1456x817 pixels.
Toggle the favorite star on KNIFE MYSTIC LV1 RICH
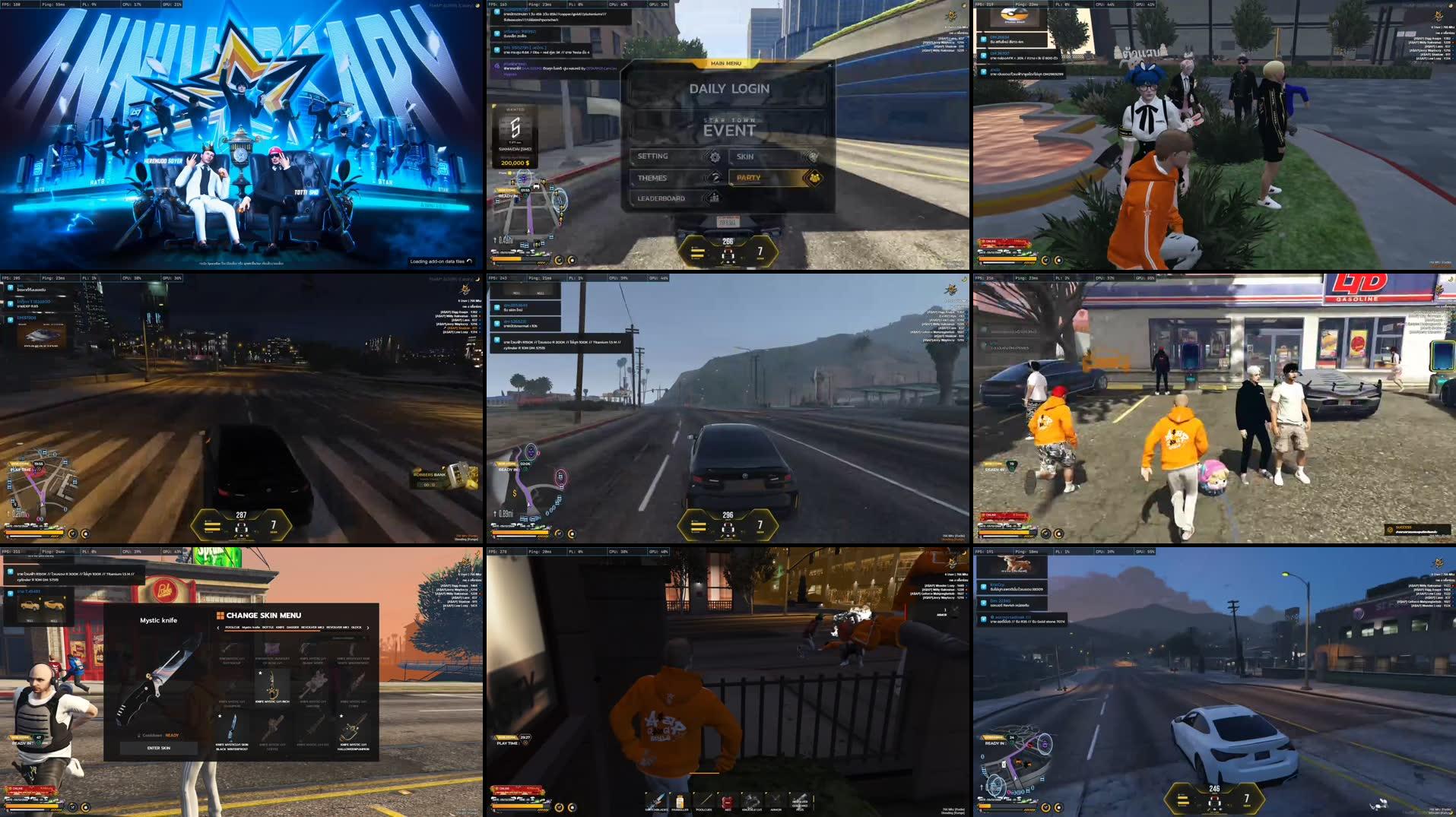click(260, 673)
